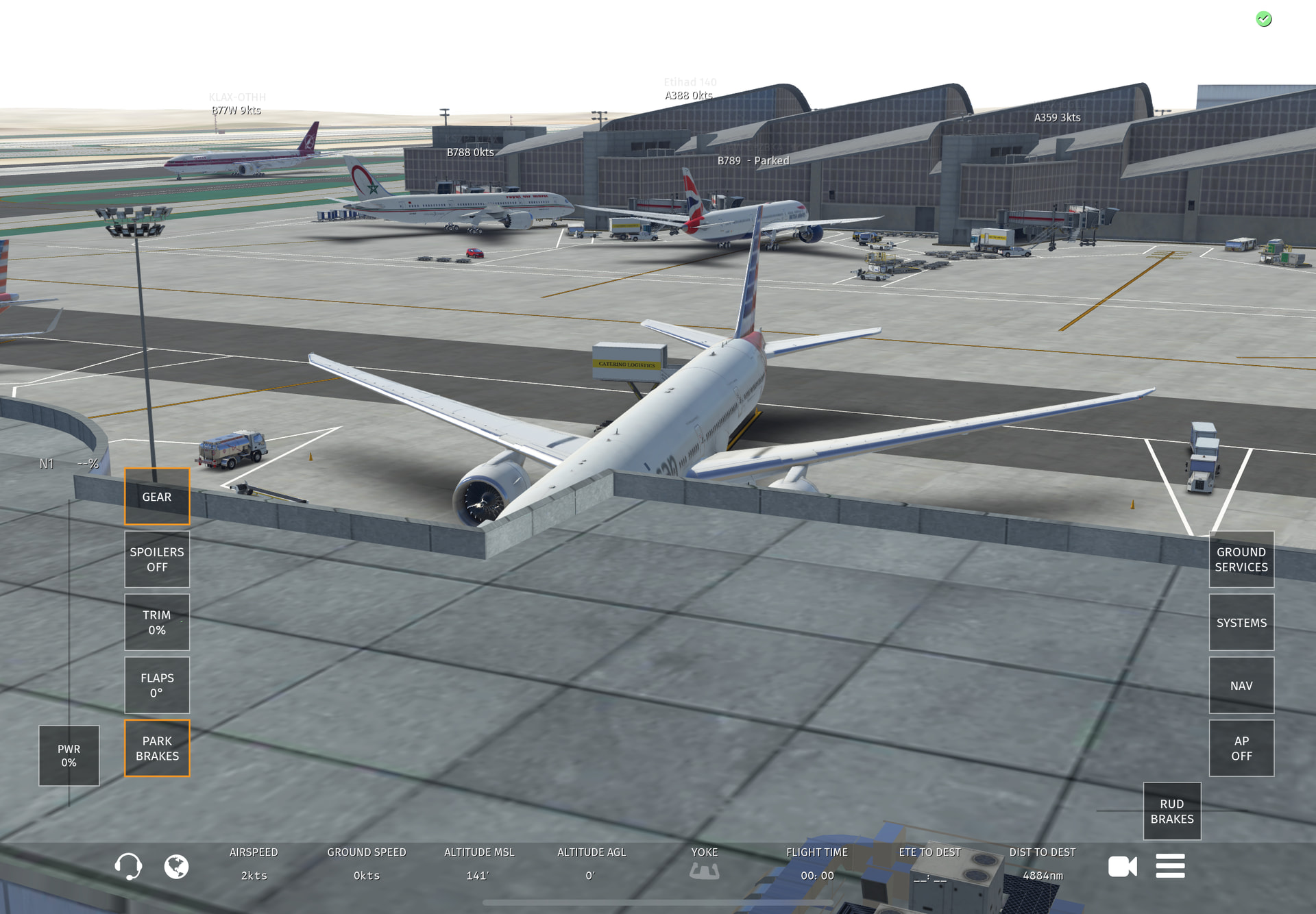Open the NAV panel
The width and height of the screenshot is (1316, 914).
[1241, 685]
